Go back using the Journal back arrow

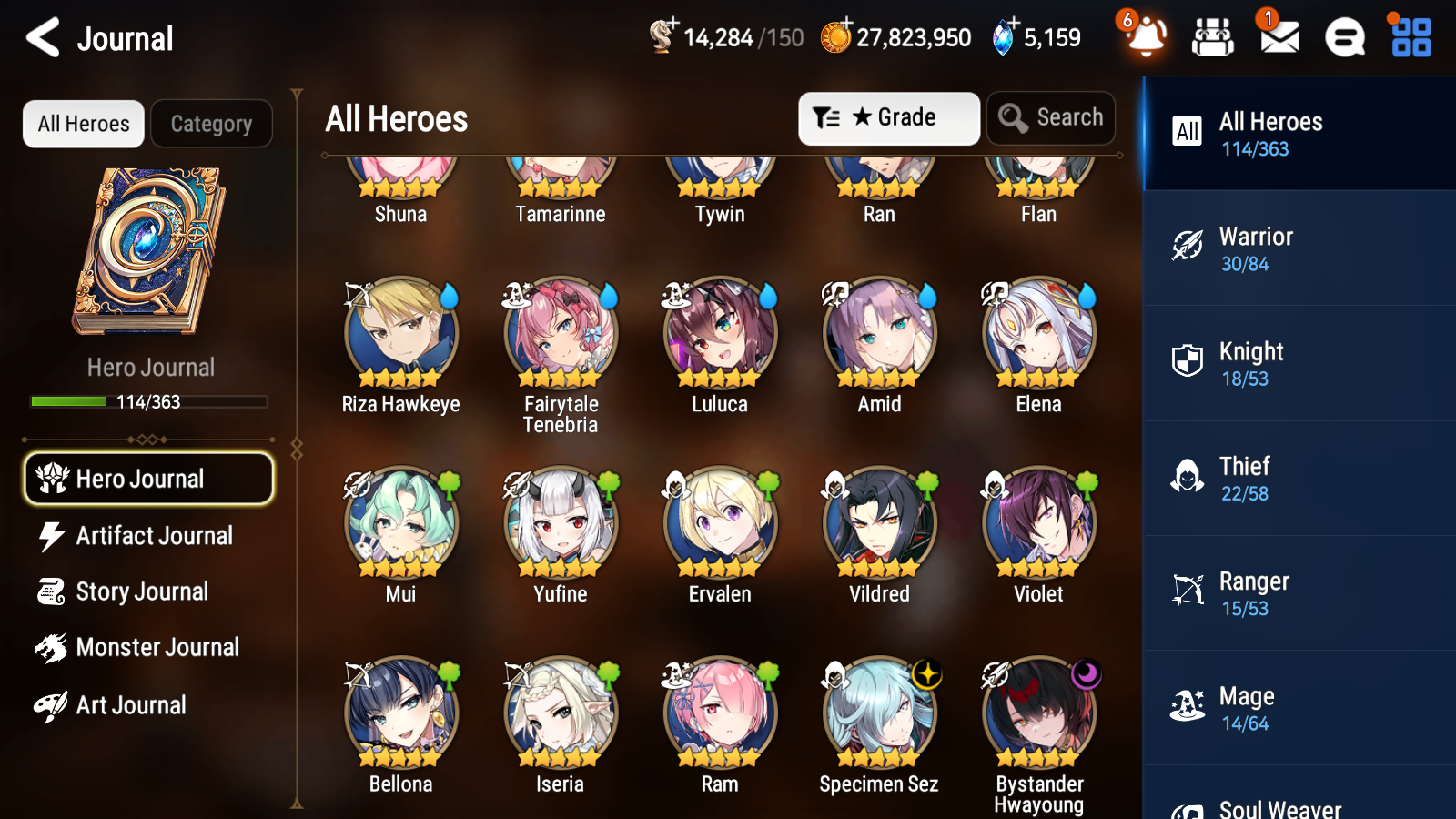coord(40,37)
